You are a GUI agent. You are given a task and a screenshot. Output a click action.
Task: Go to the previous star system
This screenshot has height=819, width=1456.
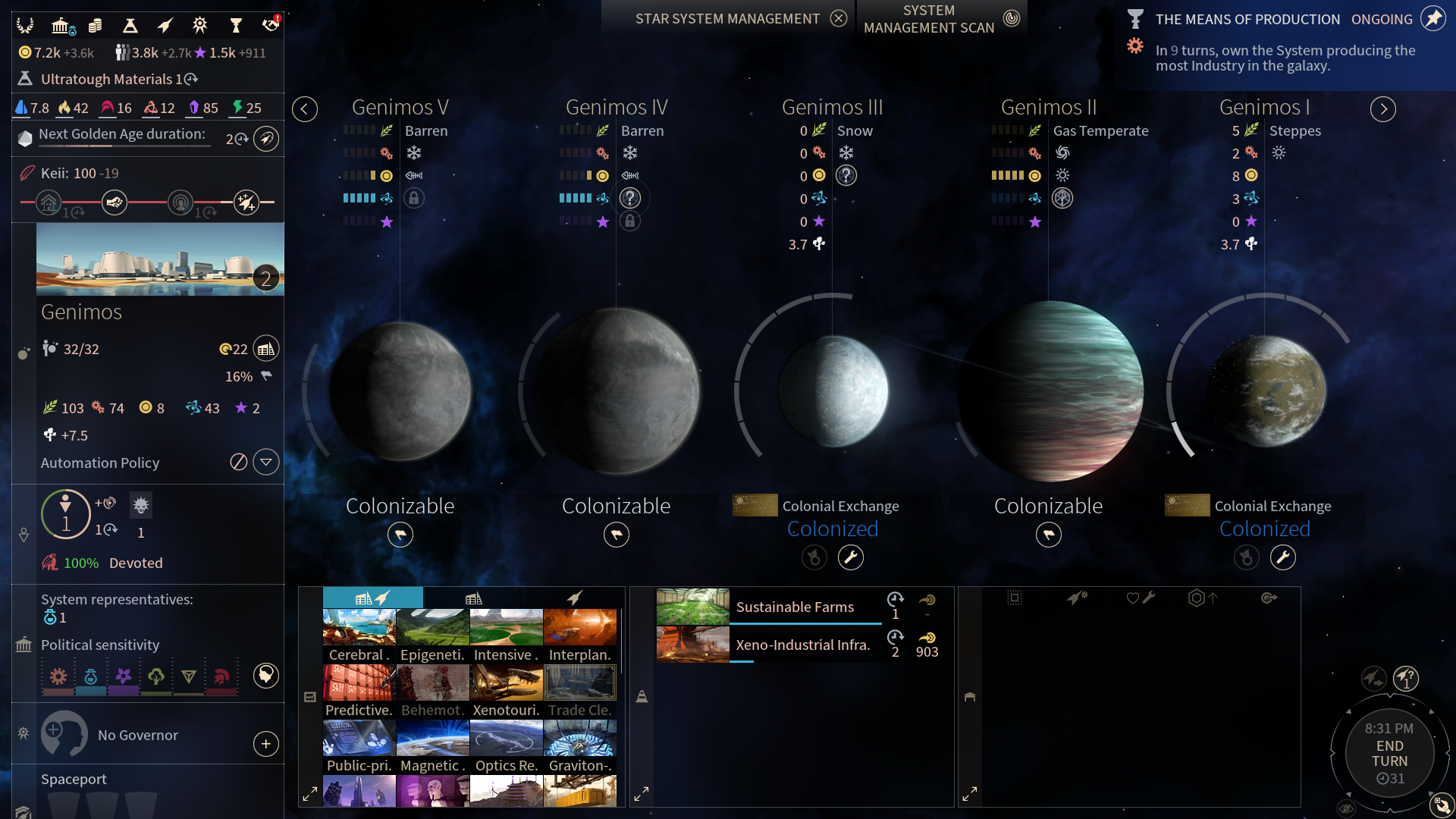[305, 109]
